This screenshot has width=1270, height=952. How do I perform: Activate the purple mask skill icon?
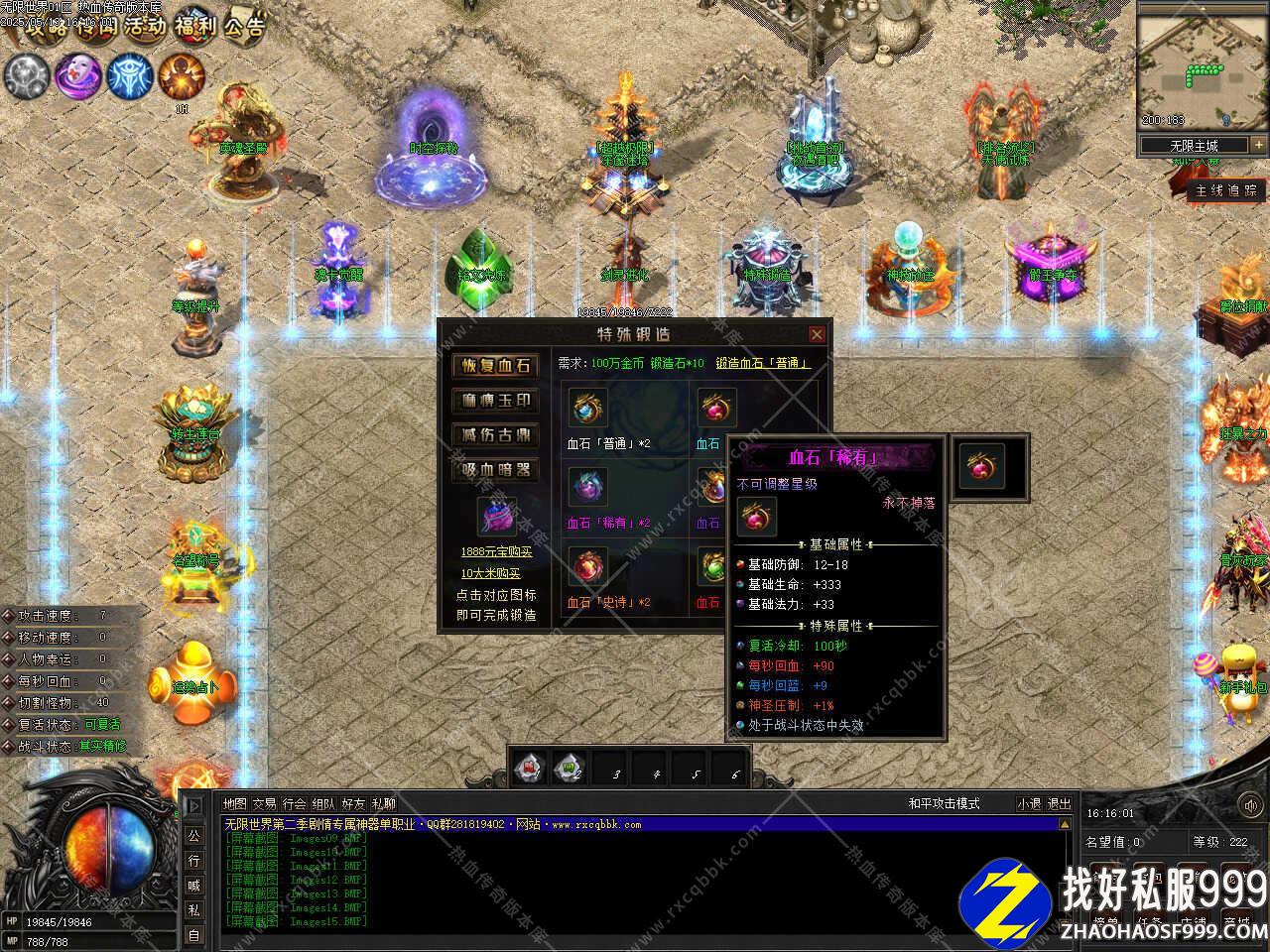tap(75, 76)
